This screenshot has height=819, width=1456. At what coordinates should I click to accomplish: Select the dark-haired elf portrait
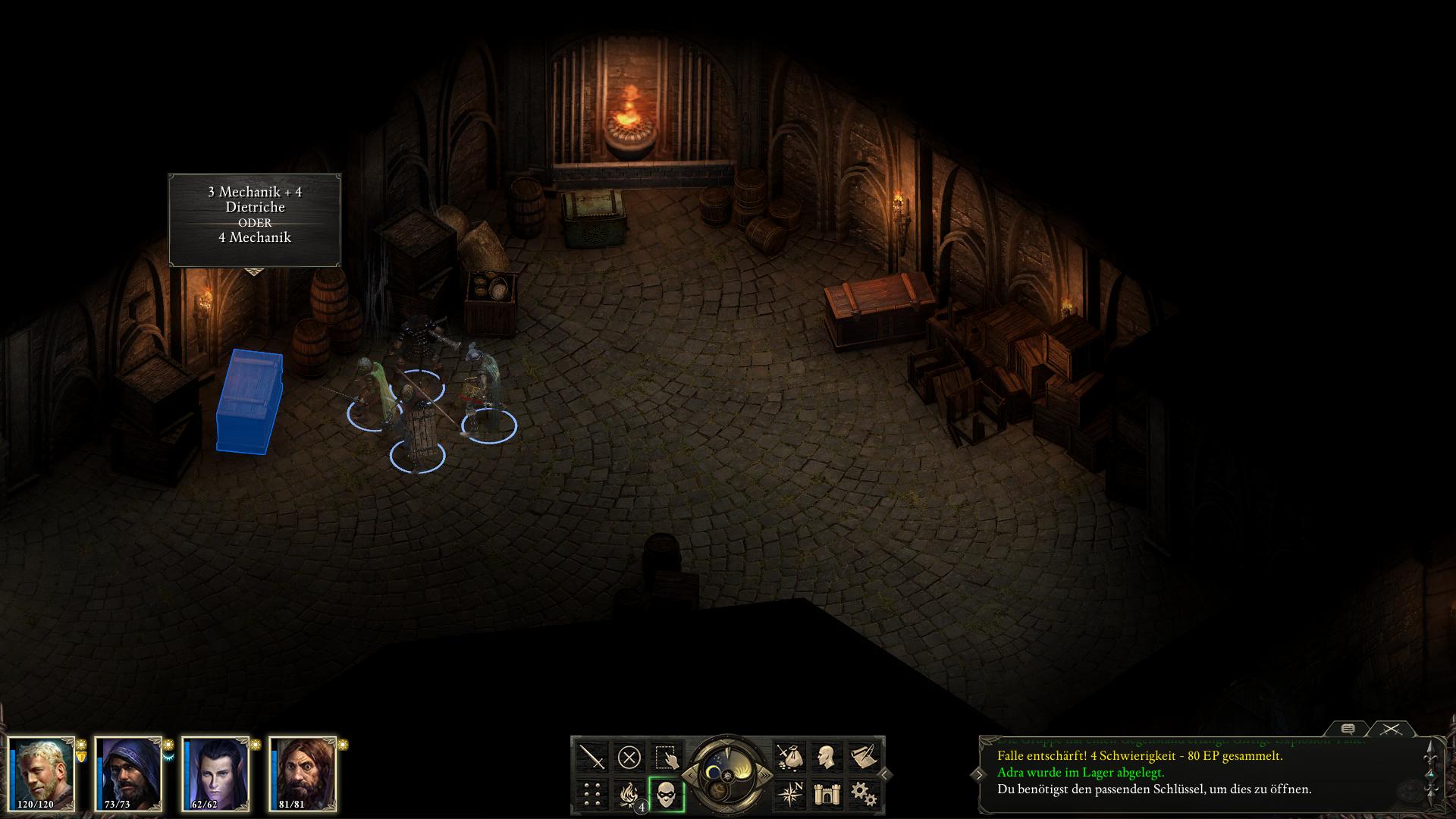point(216,773)
